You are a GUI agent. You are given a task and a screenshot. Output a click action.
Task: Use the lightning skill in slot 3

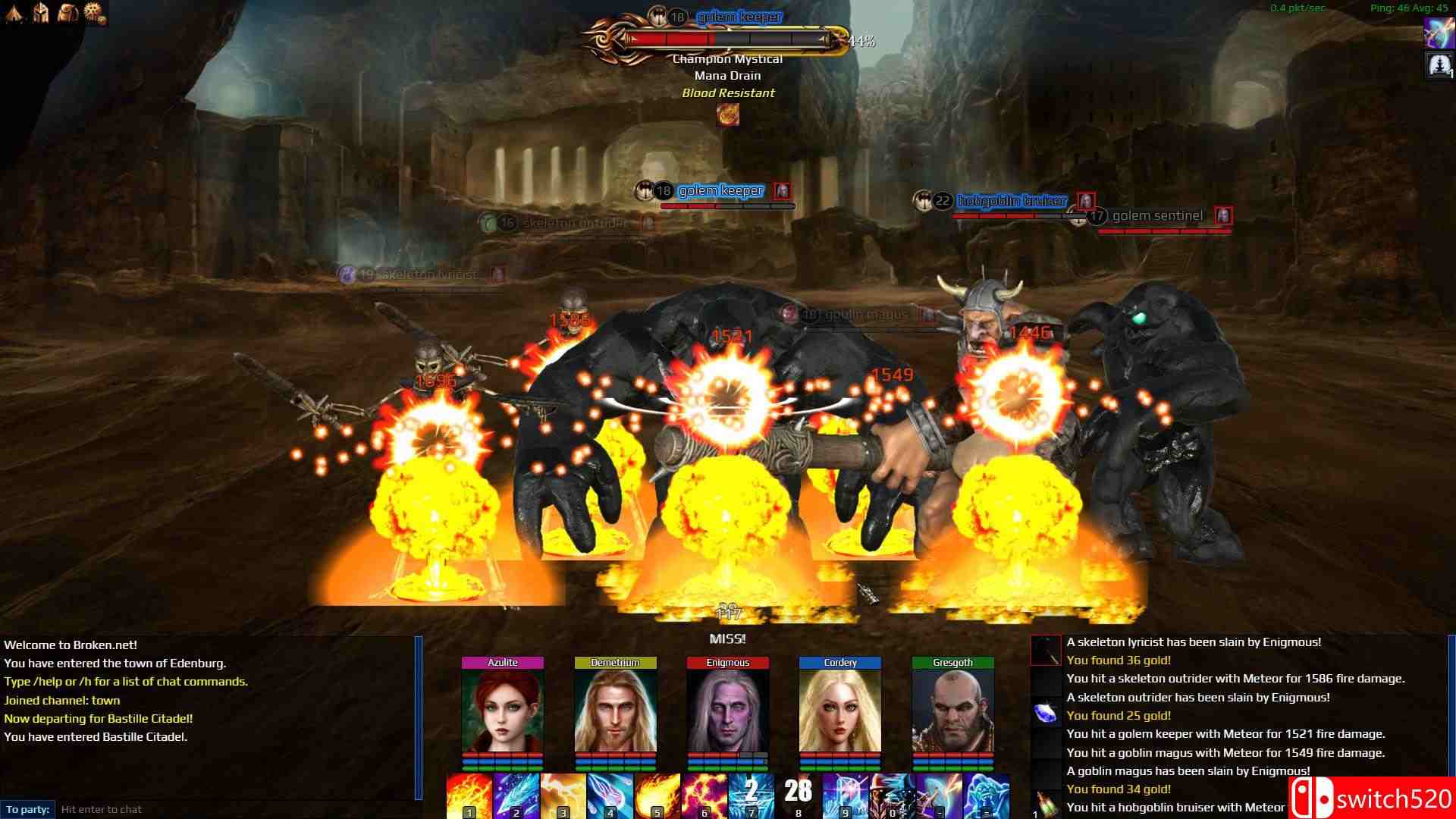pos(563,795)
